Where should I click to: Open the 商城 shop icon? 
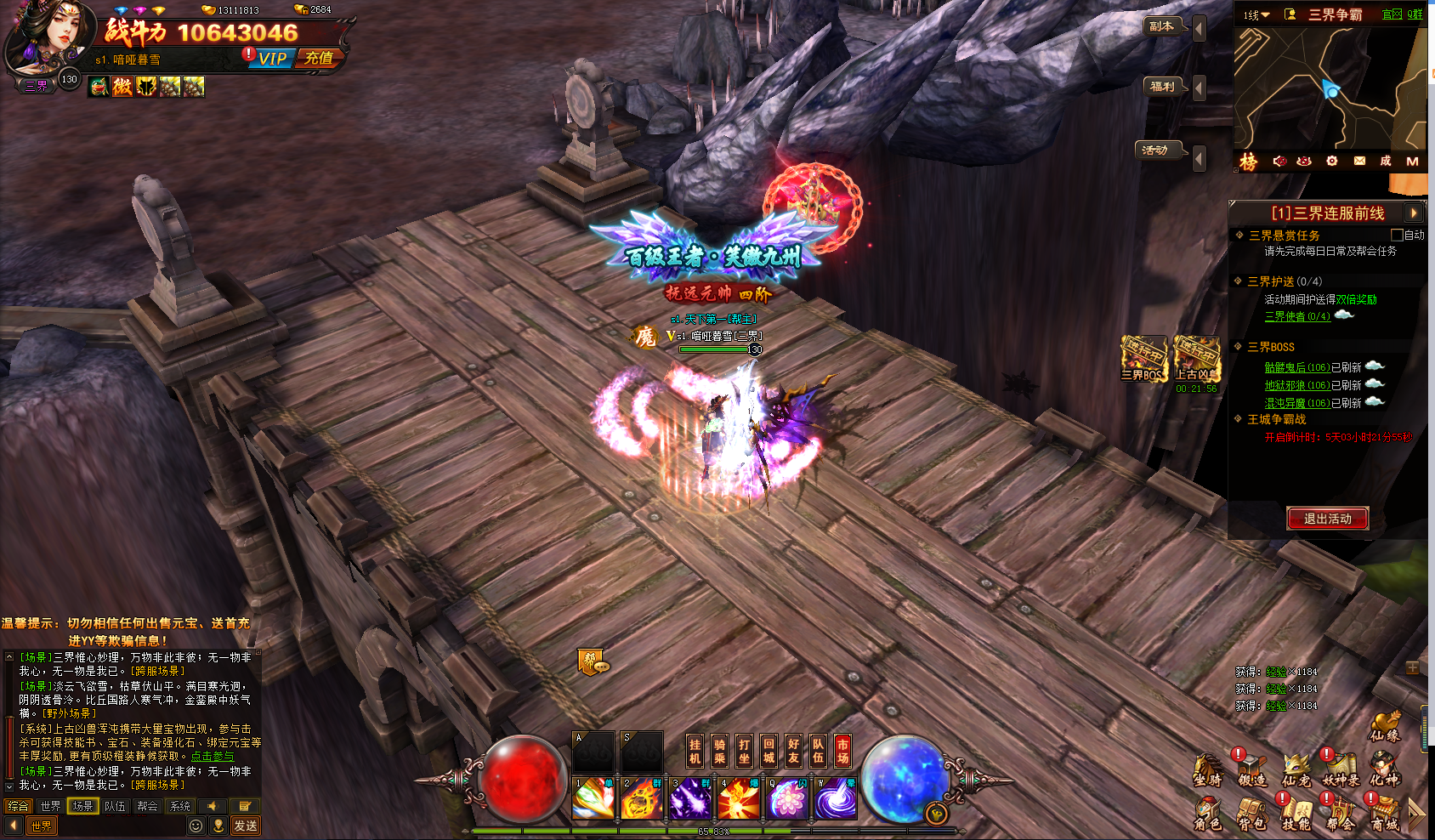pyautogui.click(x=1384, y=814)
